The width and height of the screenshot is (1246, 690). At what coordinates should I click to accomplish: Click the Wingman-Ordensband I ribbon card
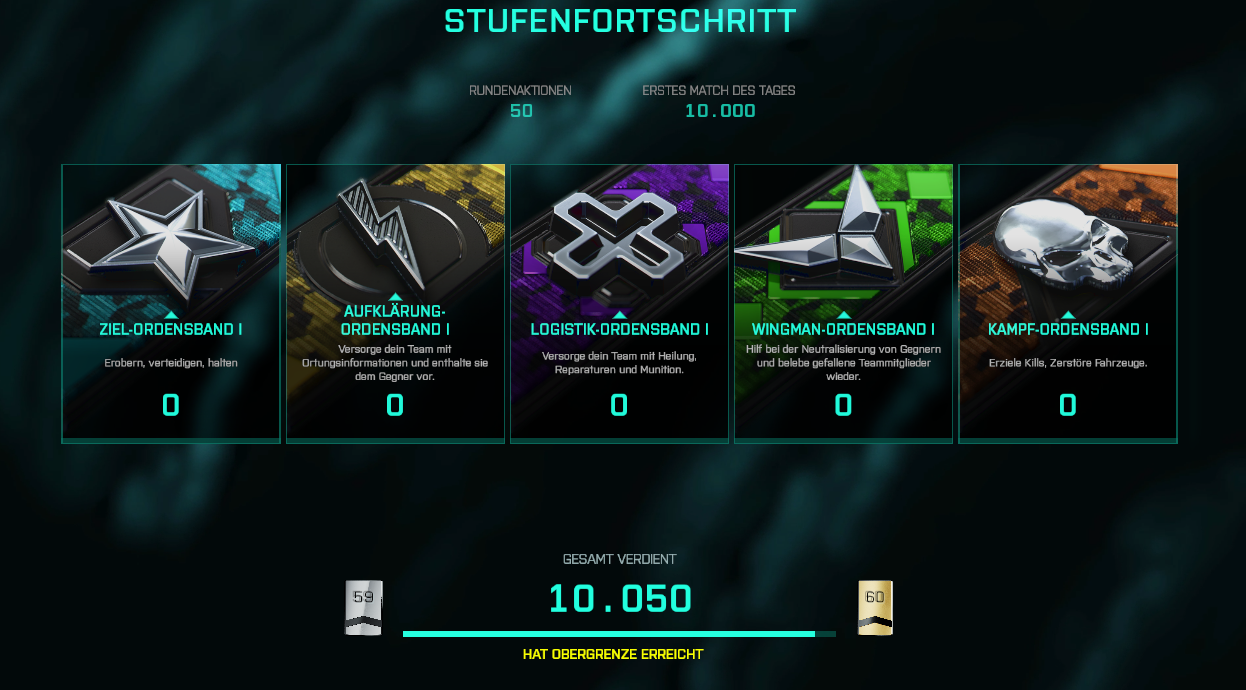(x=843, y=302)
